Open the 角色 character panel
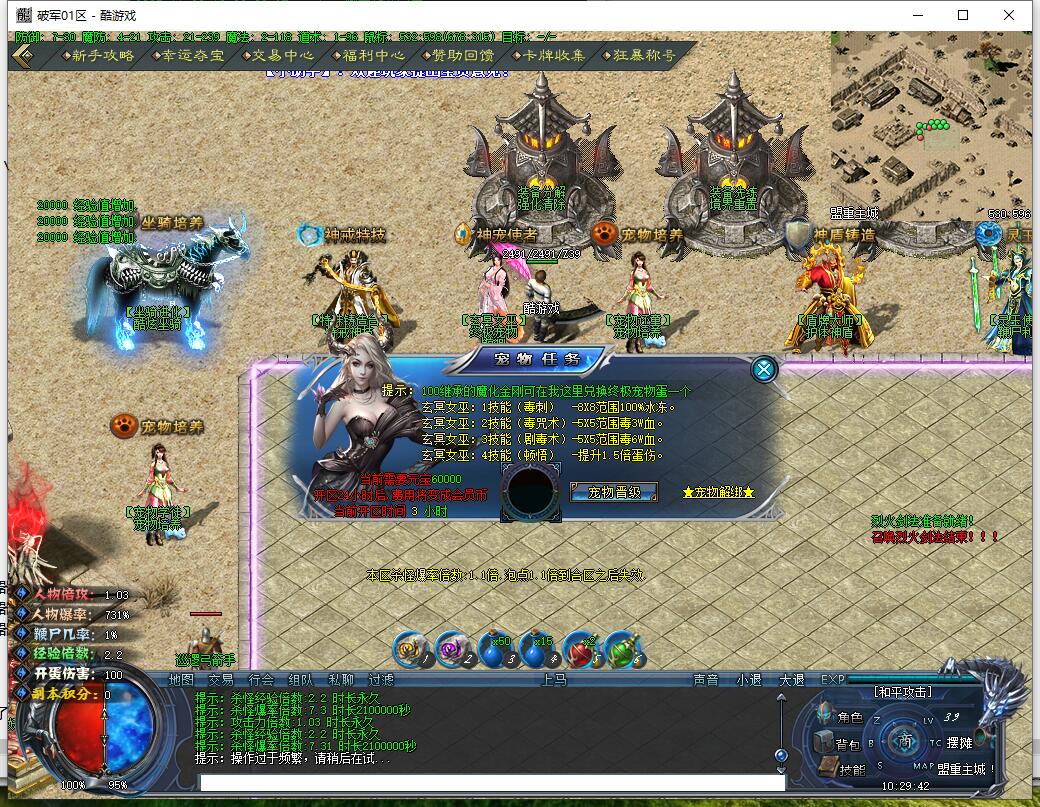This screenshot has height=807, width=1040. (x=841, y=717)
